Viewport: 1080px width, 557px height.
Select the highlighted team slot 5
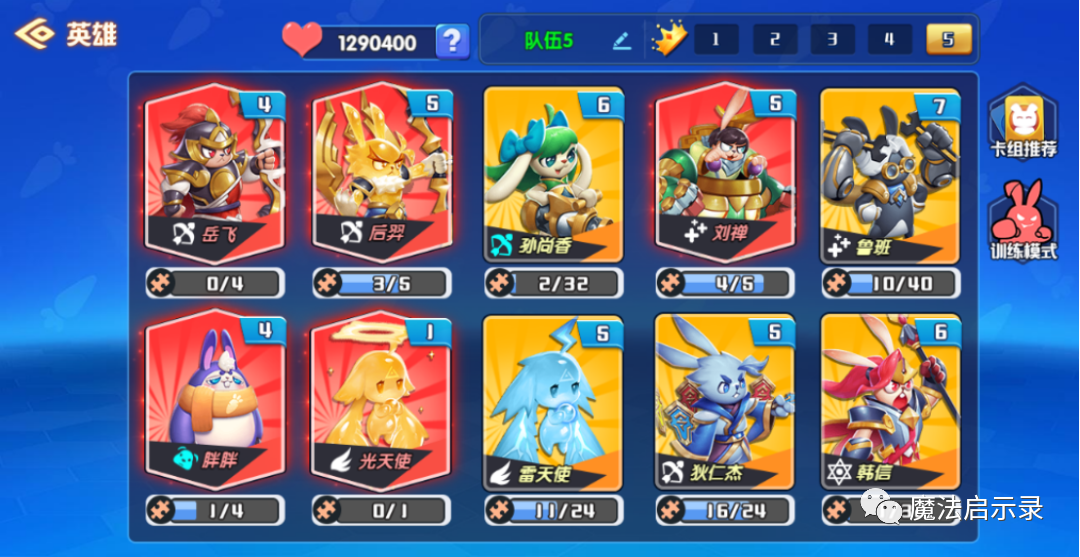[x=948, y=40]
